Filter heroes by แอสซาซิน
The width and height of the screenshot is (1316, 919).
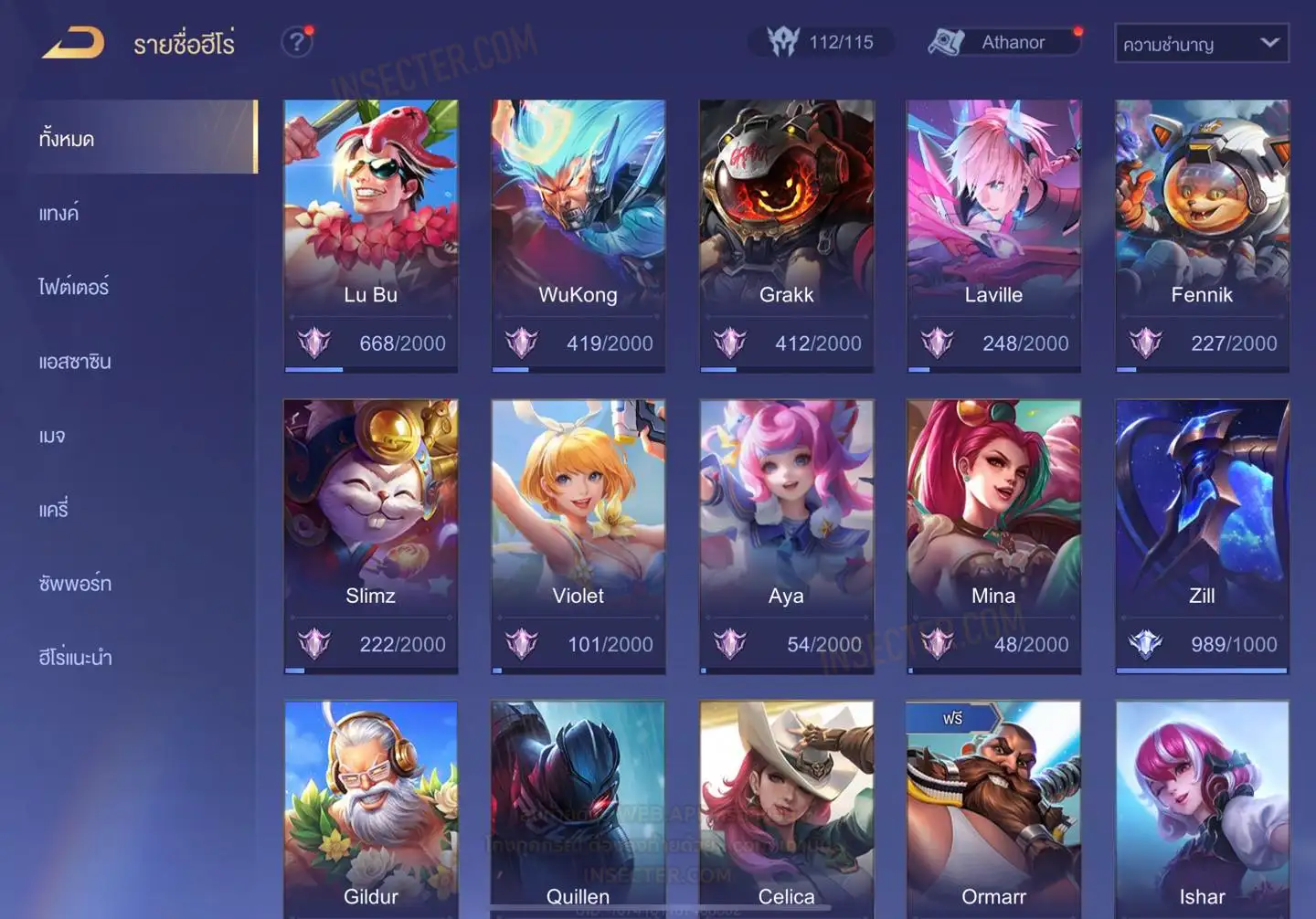[x=75, y=362]
